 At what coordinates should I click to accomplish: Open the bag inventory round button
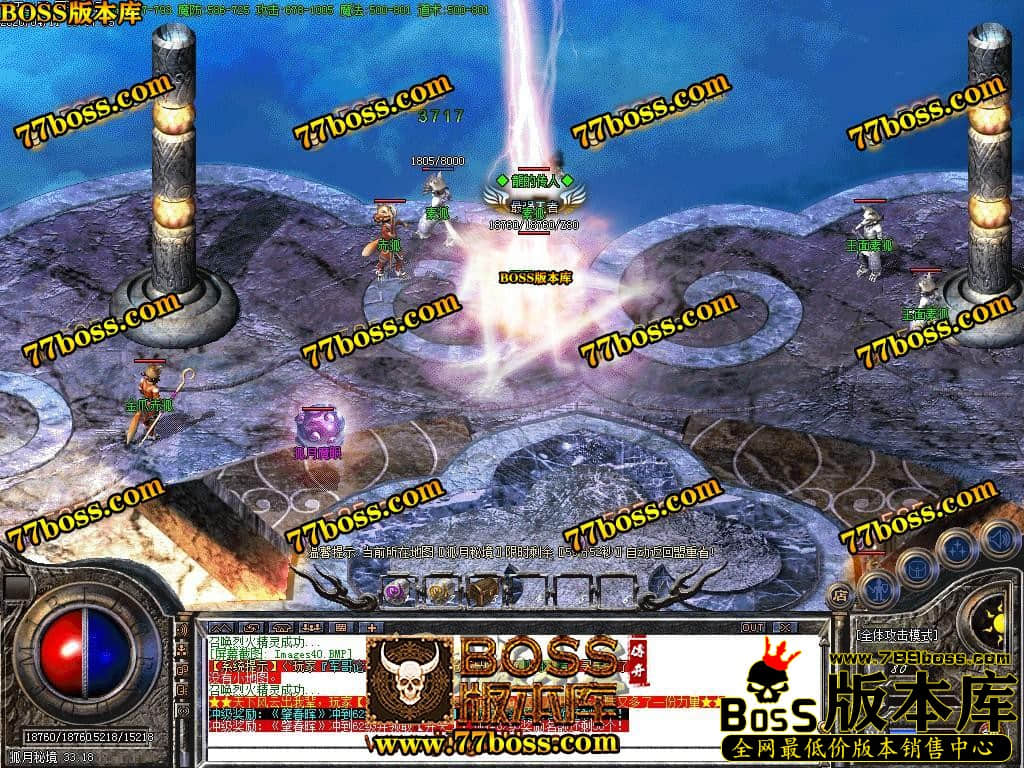(x=916, y=567)
